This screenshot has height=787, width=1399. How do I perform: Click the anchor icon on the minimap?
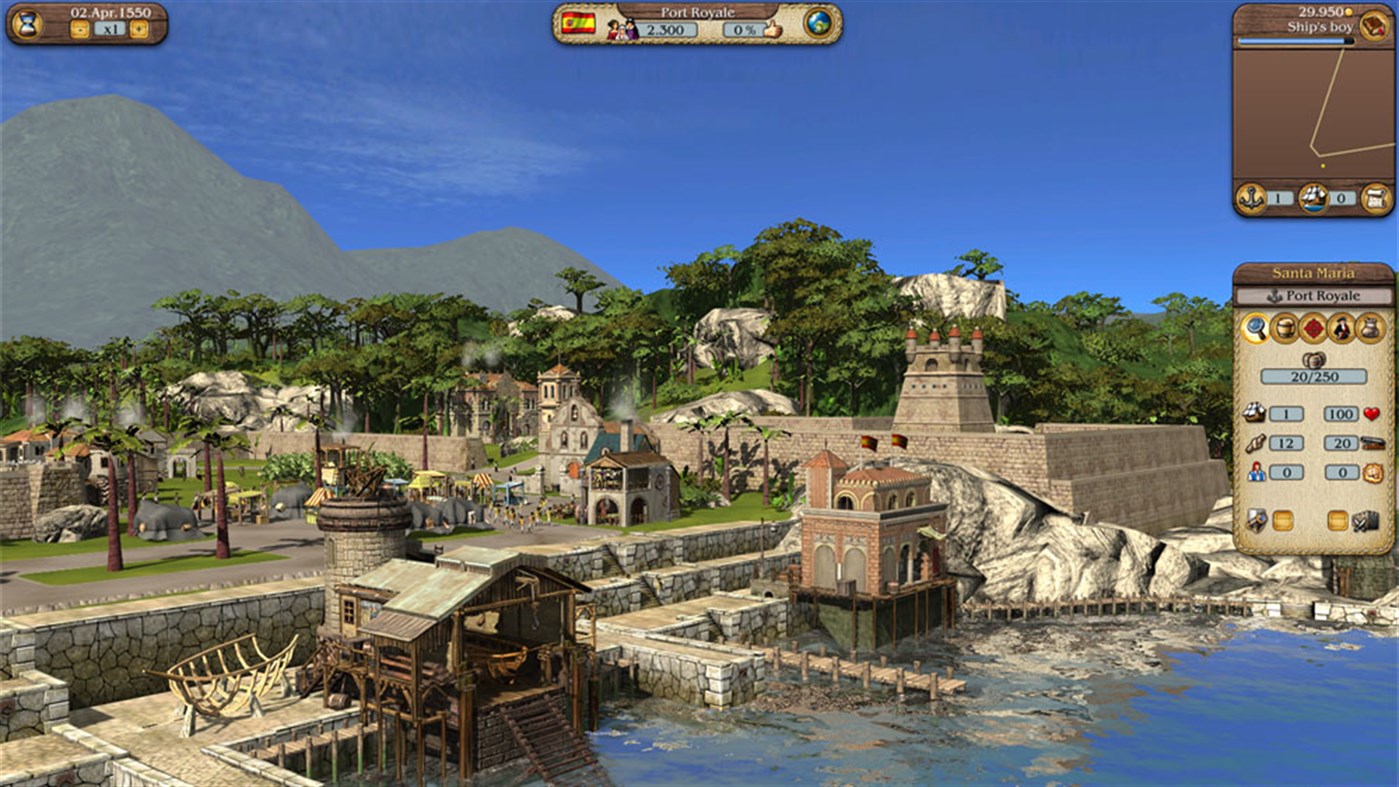pos(1250,199)
